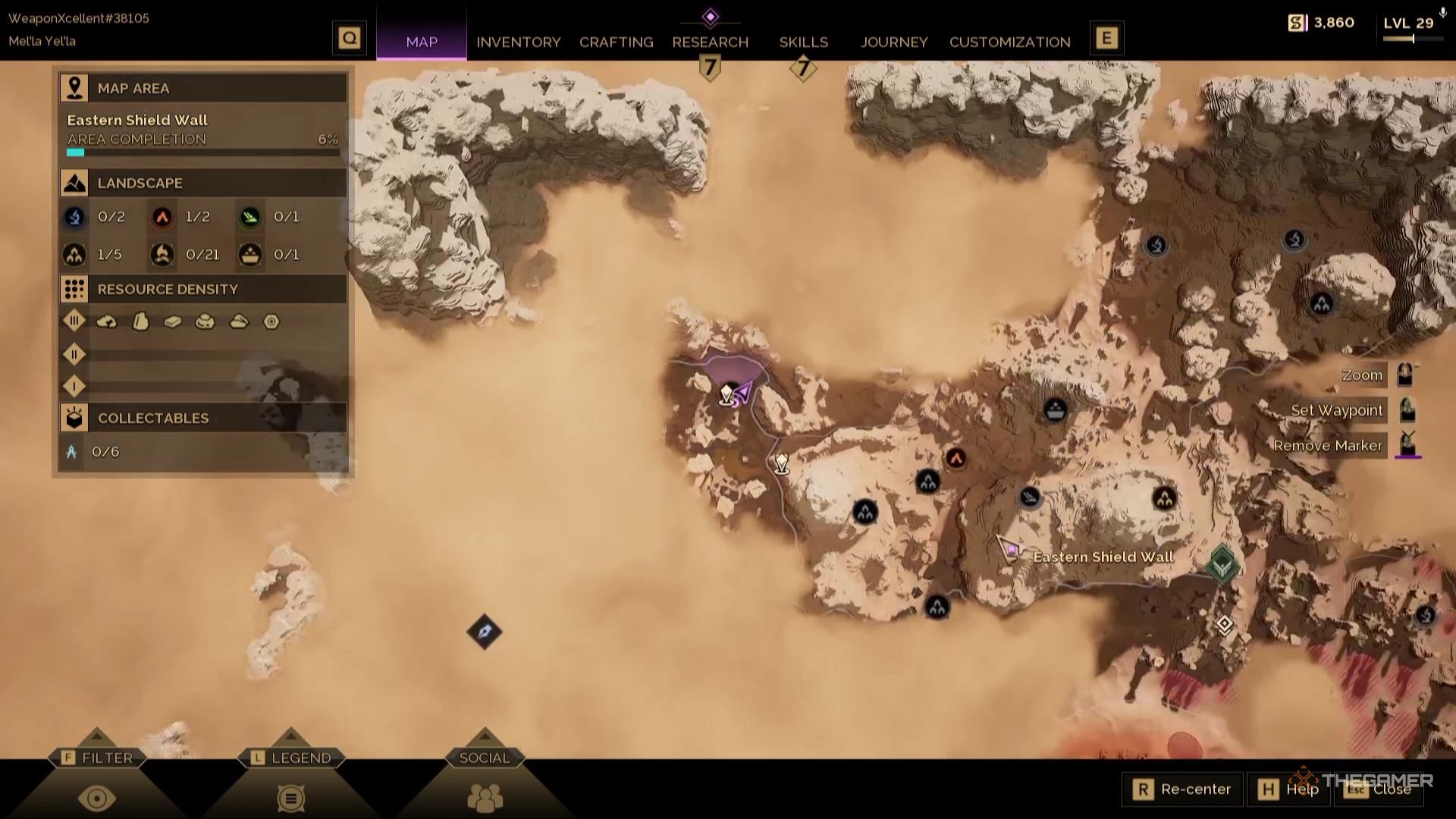Expand the Social panel arrow
Image resolution: width=1456 pixels, height=819 pixels.
pos(484,736)
